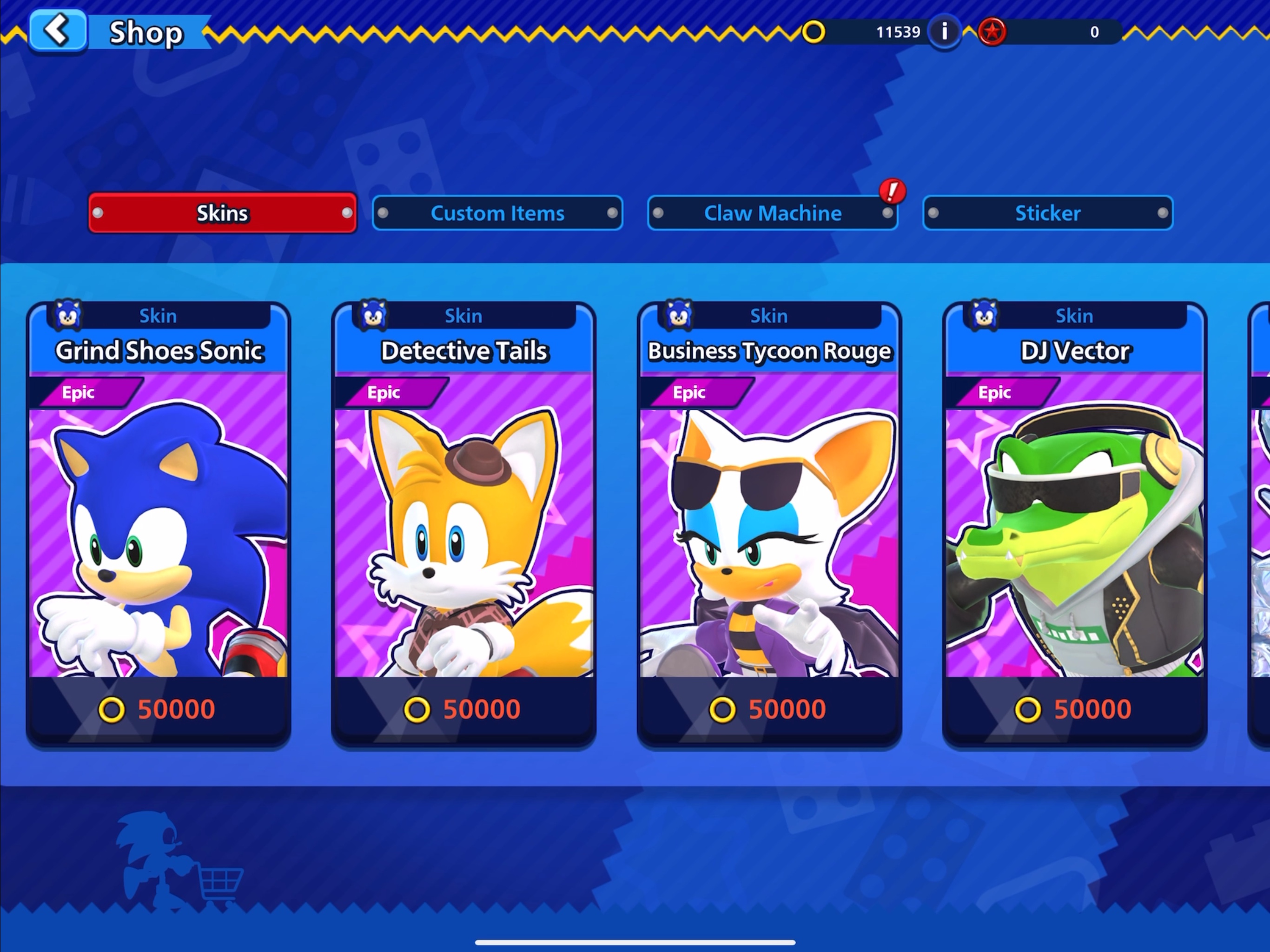Screen dimensions: 1270x952
Task: Select the Skins tab
Action: point(222,213)
